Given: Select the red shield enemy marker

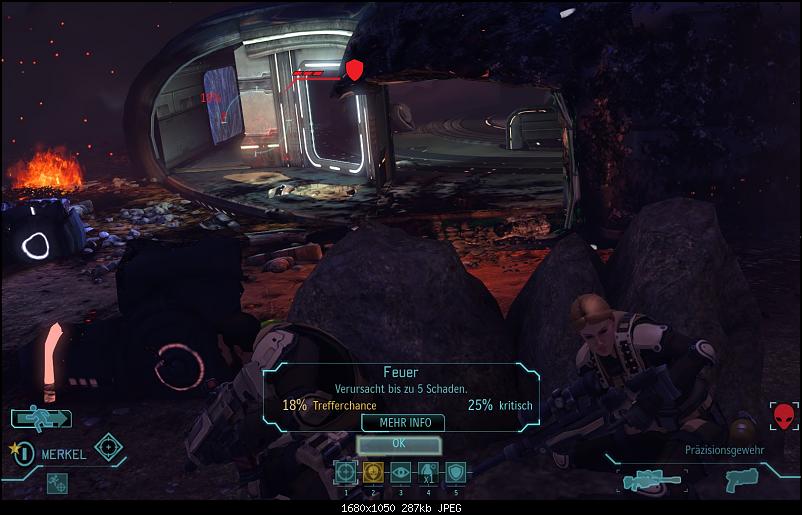Looking at the screenshot, I should coord(354,70).
